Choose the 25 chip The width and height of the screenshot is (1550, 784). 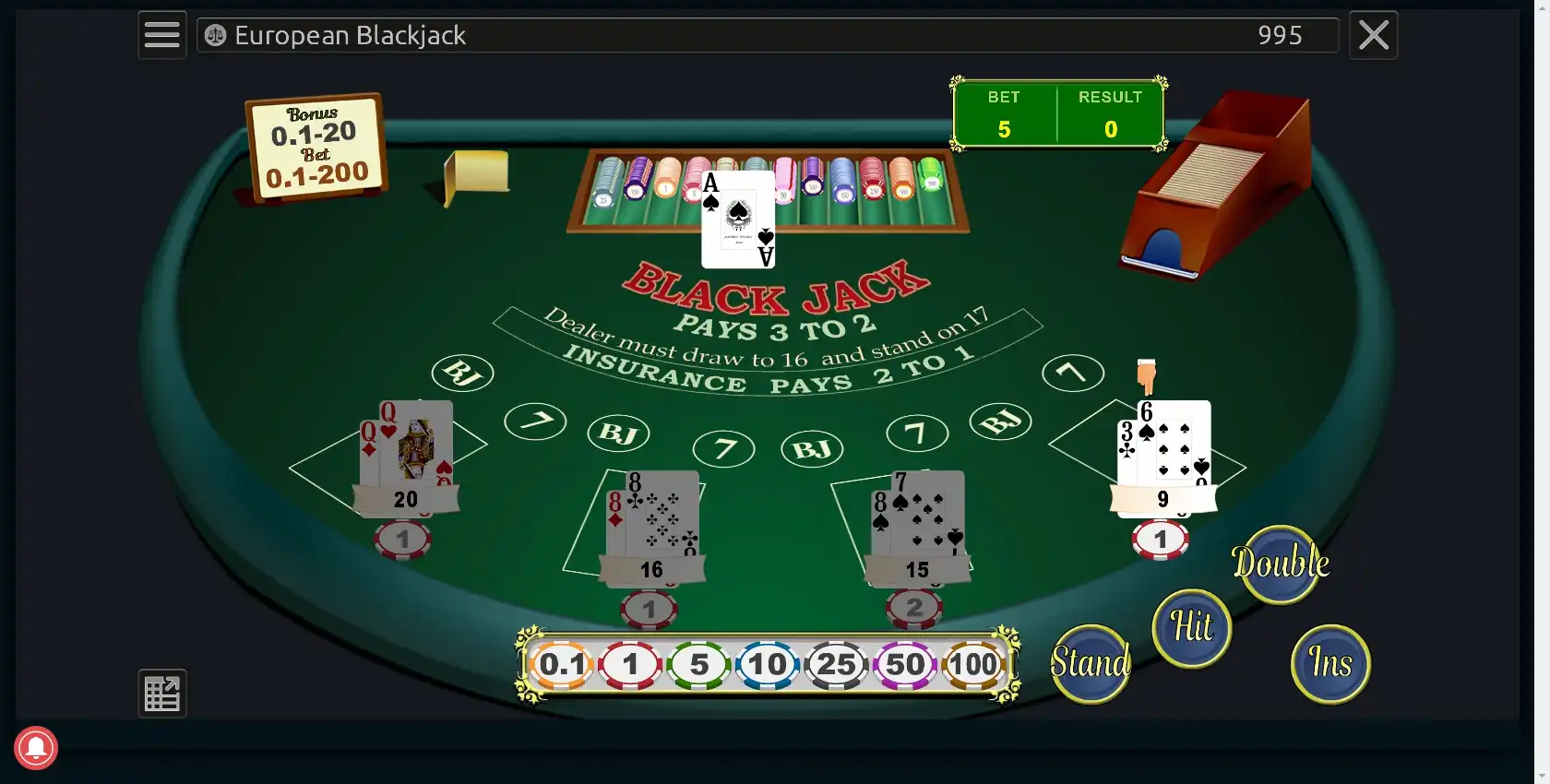point(836,664)
